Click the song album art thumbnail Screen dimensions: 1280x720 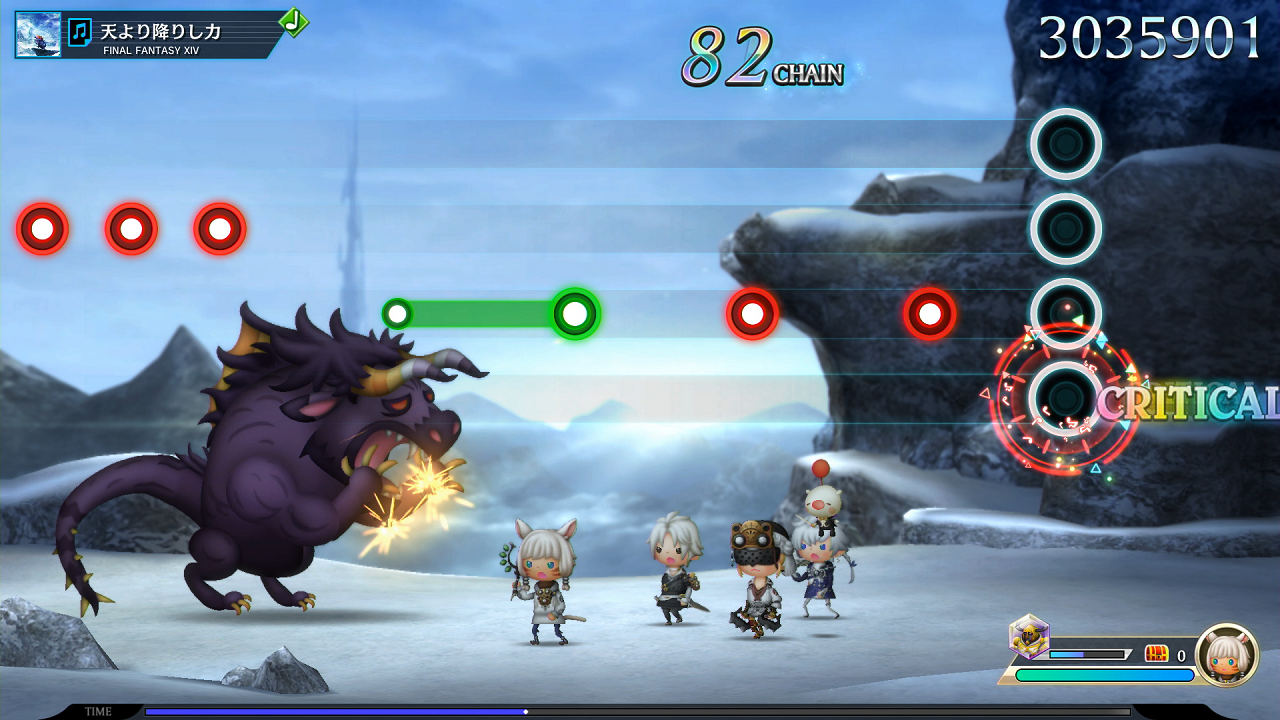pos(38,34)
